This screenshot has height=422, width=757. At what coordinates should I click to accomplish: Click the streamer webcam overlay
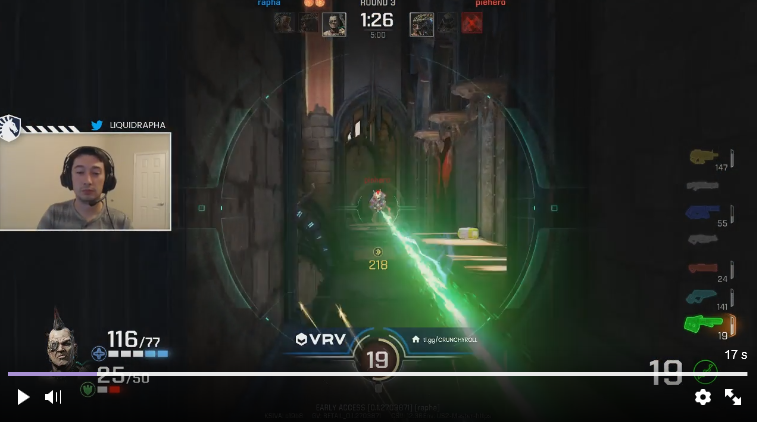[86, 181]
